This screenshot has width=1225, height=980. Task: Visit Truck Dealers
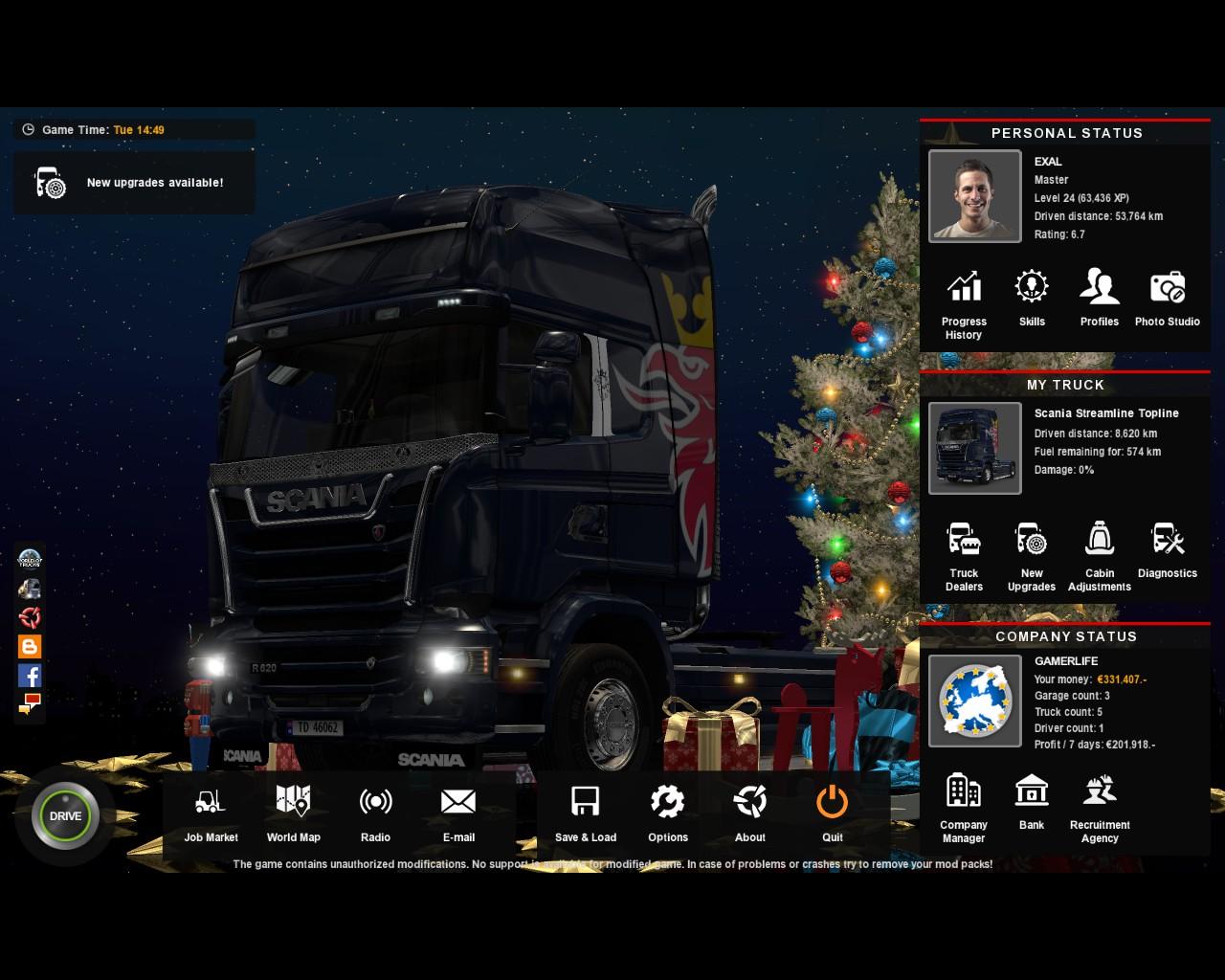(x=964, y=555)
